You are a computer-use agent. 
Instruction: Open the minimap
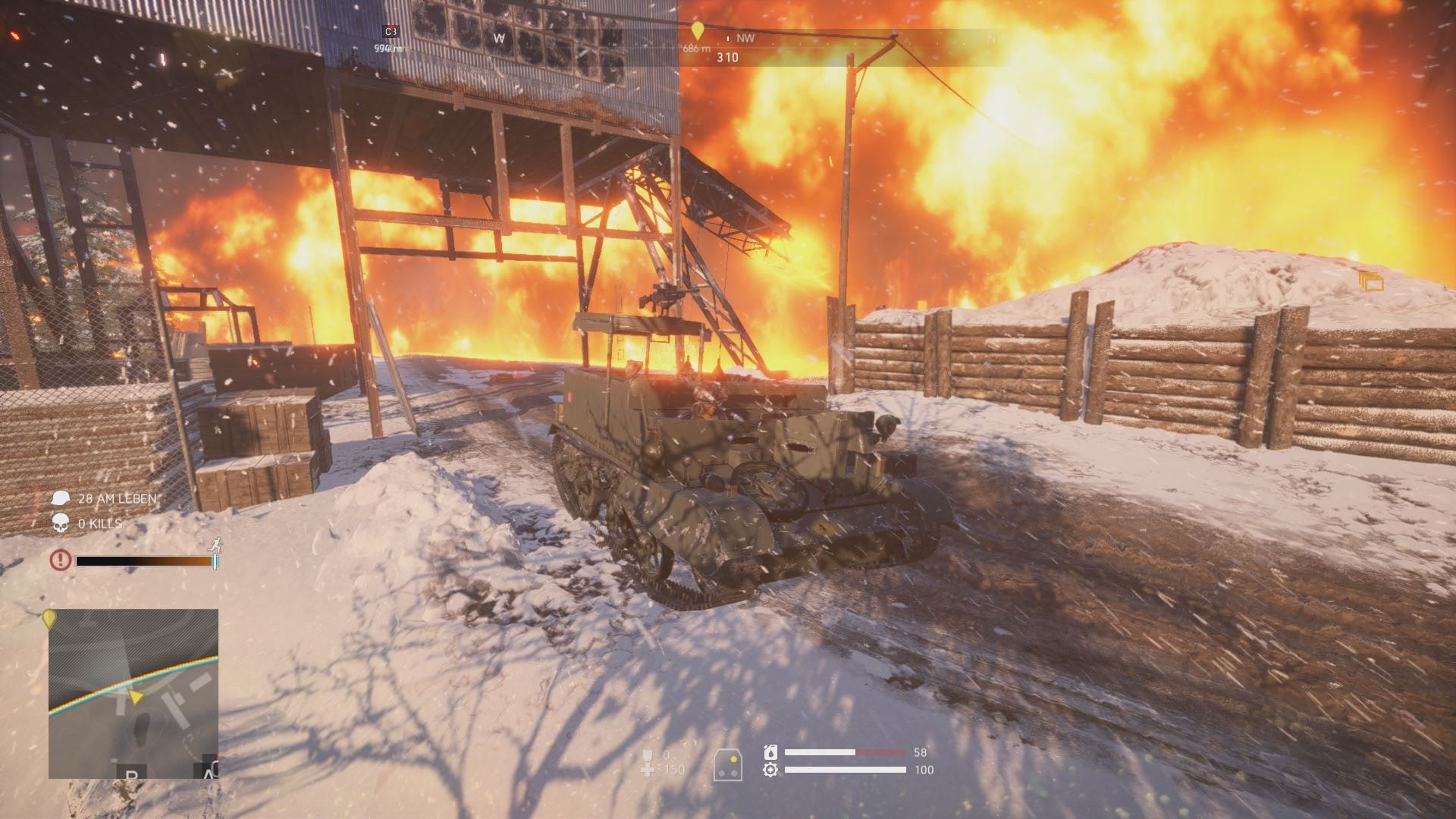coord(133,693)
